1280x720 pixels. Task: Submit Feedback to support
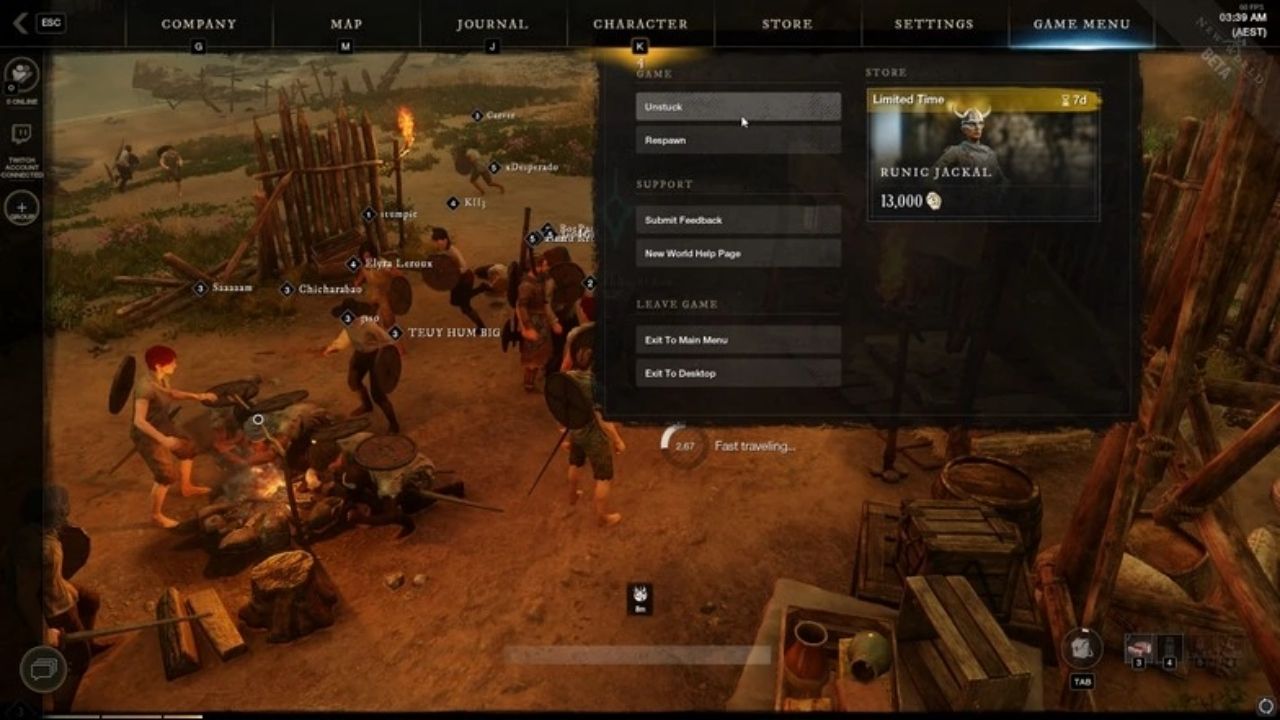[738, 220]
